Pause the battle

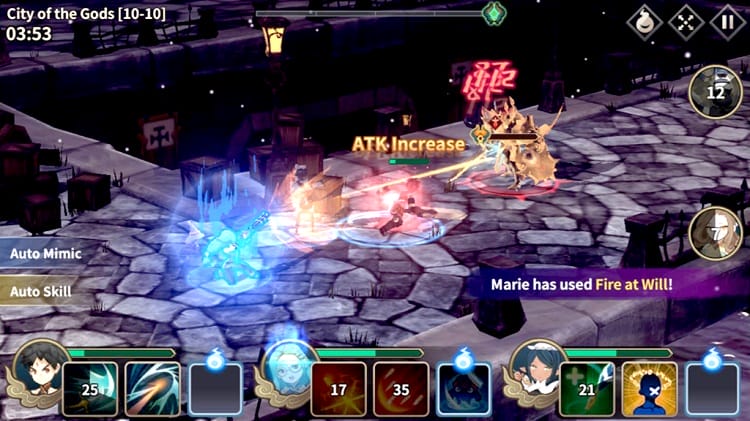(x=727, y=21)
